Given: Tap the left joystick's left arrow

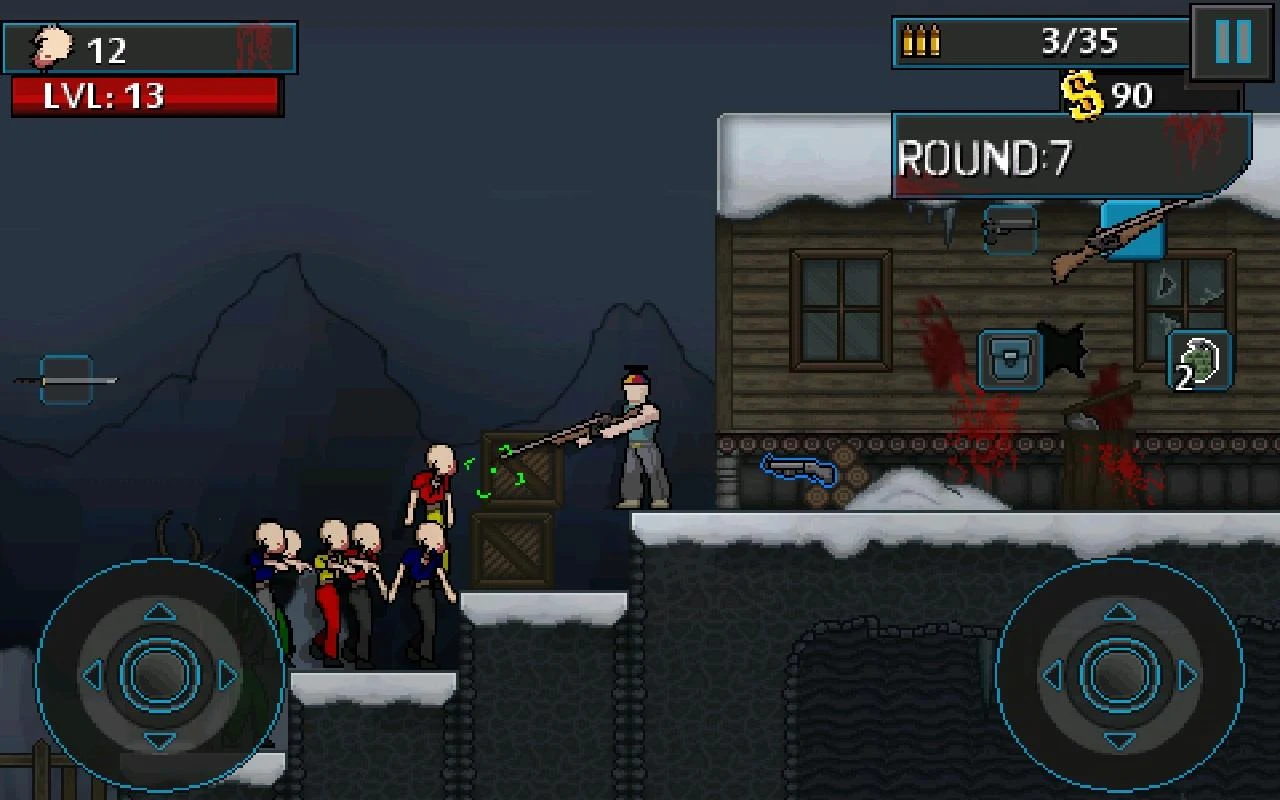Looking at the screenshot, I should tap(93, 676).
